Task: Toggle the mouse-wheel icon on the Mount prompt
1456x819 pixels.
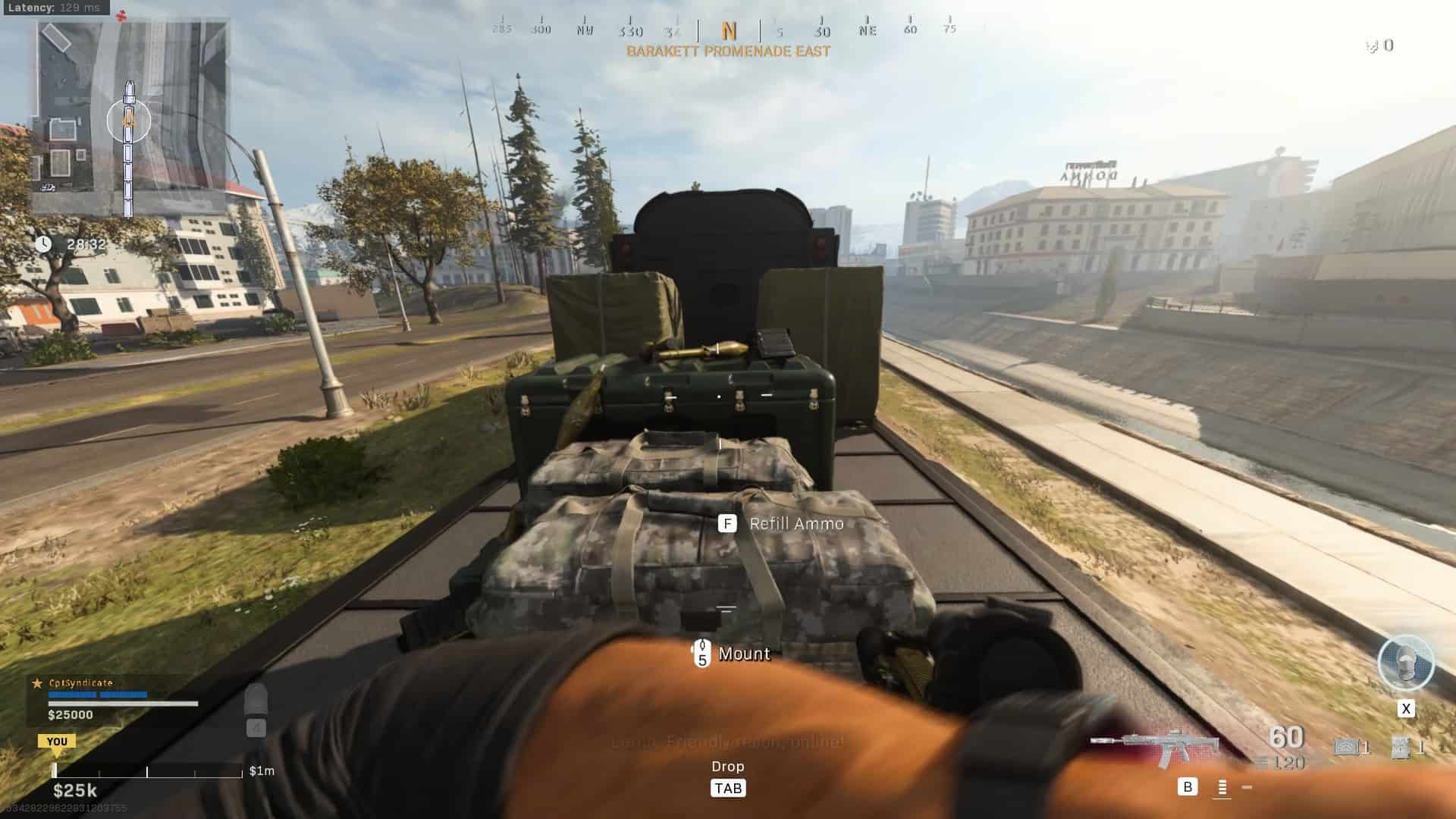Action: pyautogui.click(x=701, y=653)
